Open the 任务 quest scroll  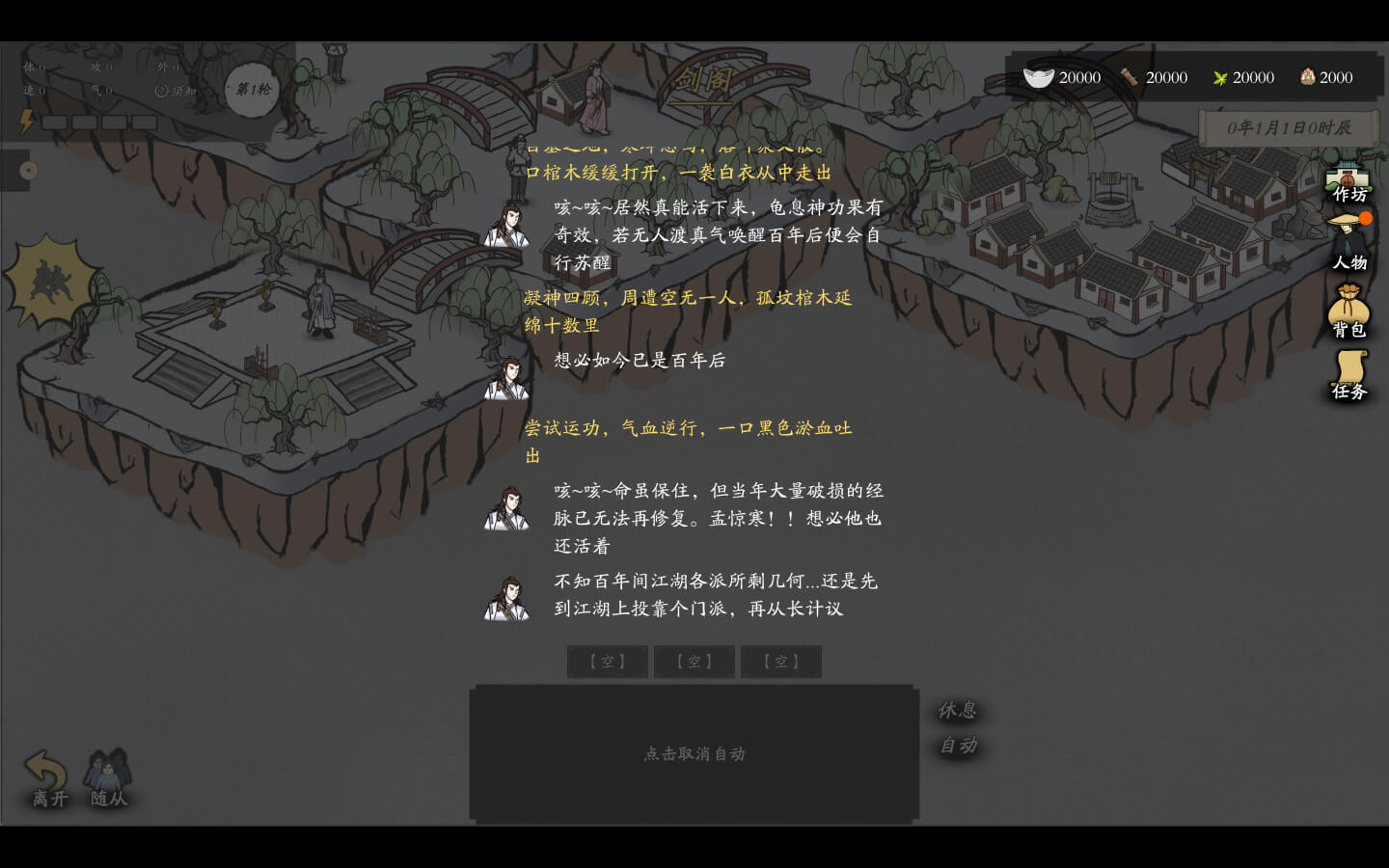(1348, 374)
